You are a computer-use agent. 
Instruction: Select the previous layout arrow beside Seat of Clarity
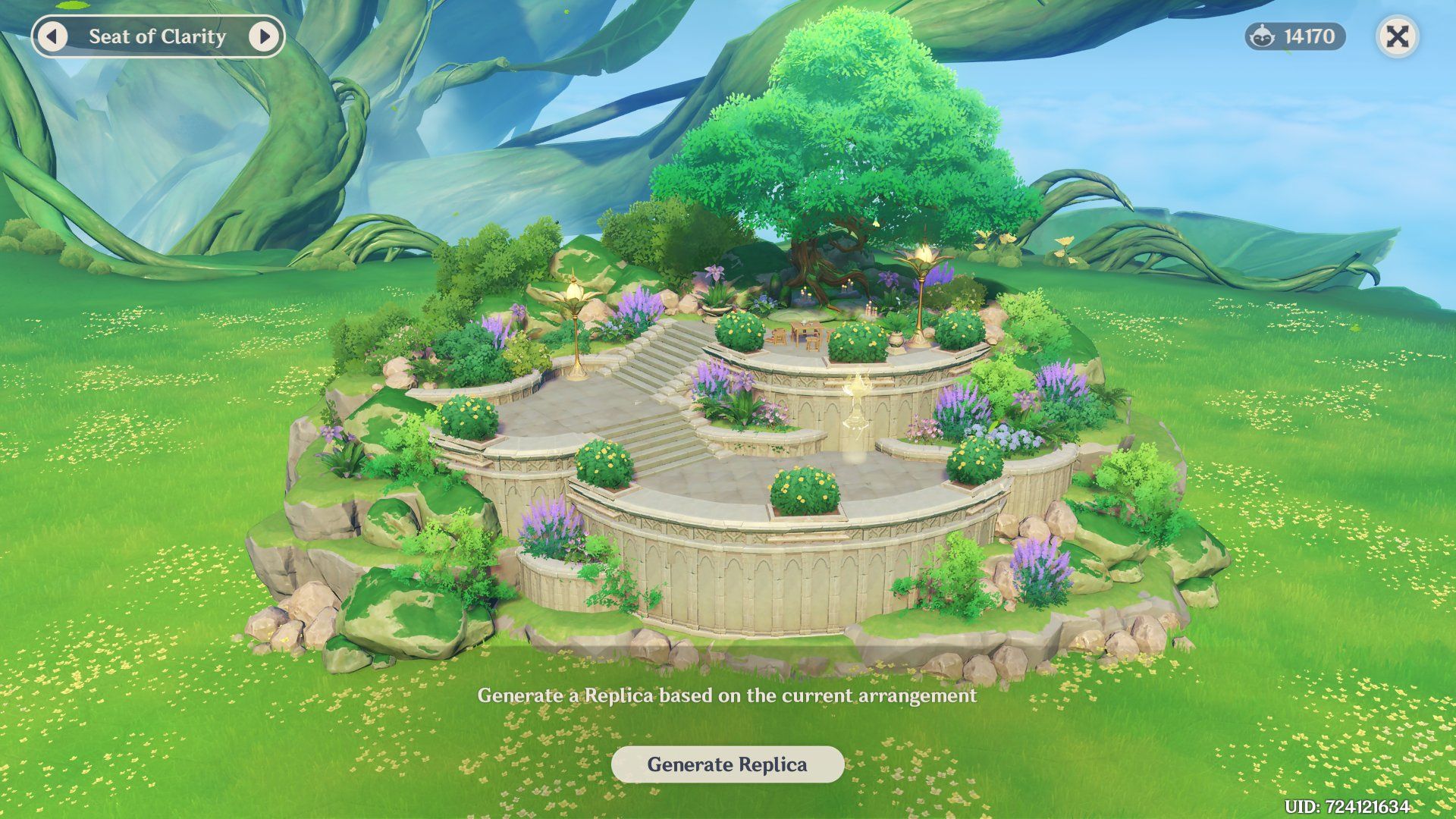pyautogui.click(x=53, y=35)
